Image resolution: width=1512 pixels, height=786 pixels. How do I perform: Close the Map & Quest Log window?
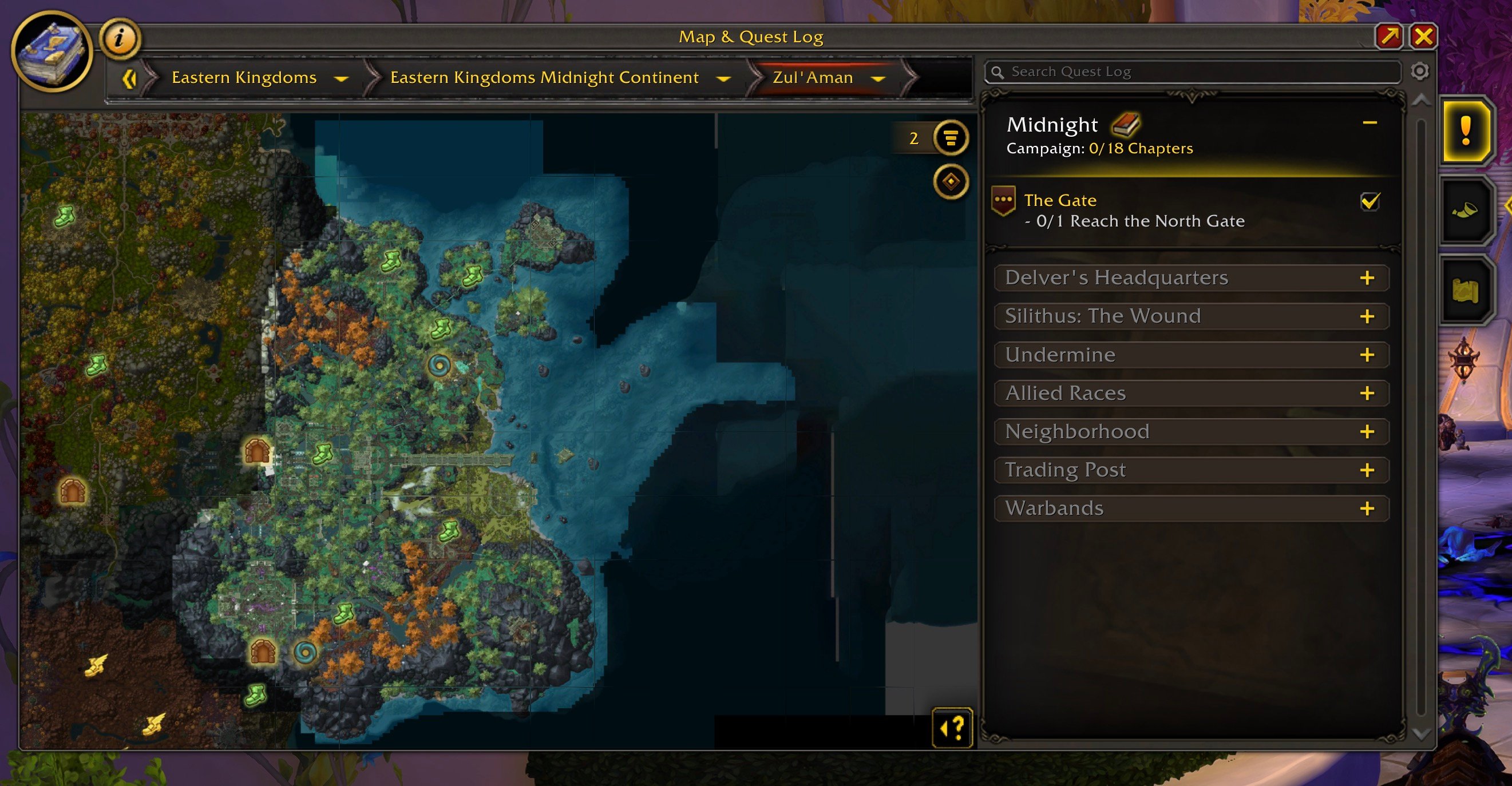(x=1423, y=37)
